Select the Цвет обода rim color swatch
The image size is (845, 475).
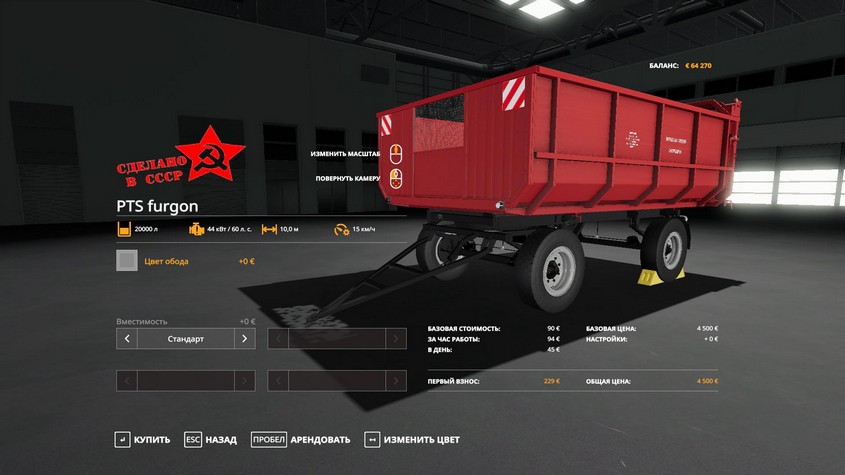(x=127, y=261)
